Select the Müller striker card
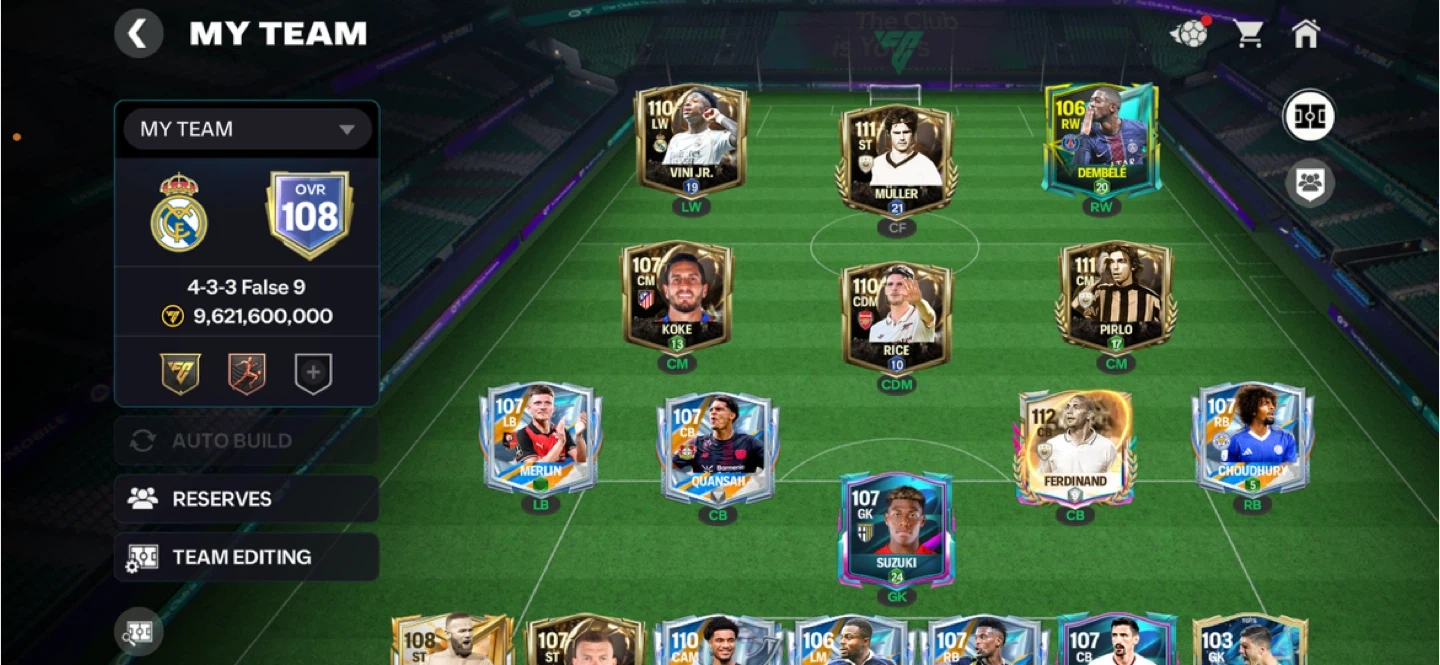Image resolution: width=1440 pixels, height=665 pixels. tap(896, 158)
